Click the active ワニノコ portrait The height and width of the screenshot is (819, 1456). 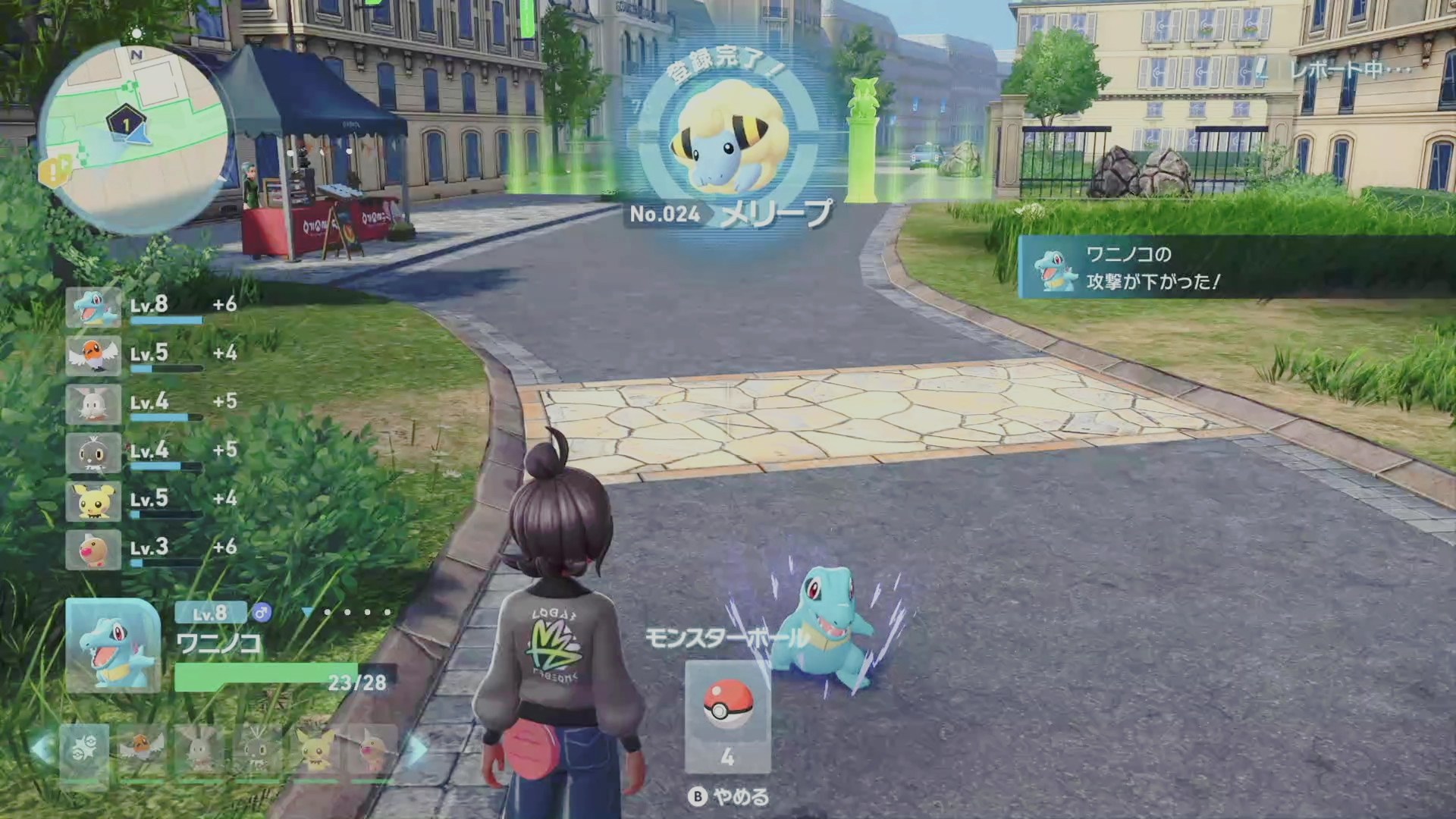point(113,645)
